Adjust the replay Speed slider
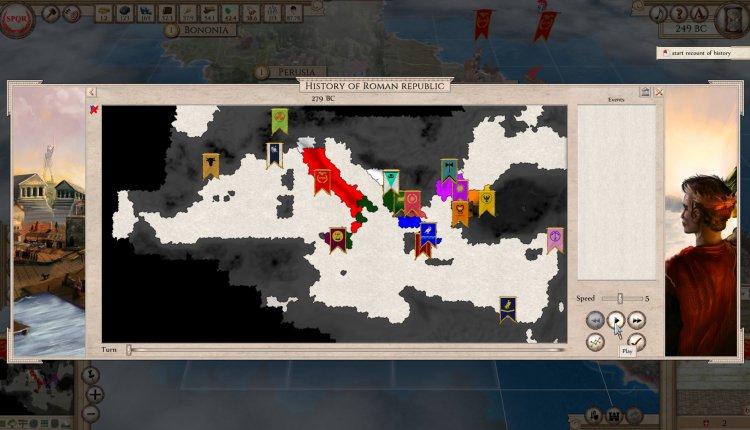Viewport: 750px width, 430px height. [x=620, y=298]
